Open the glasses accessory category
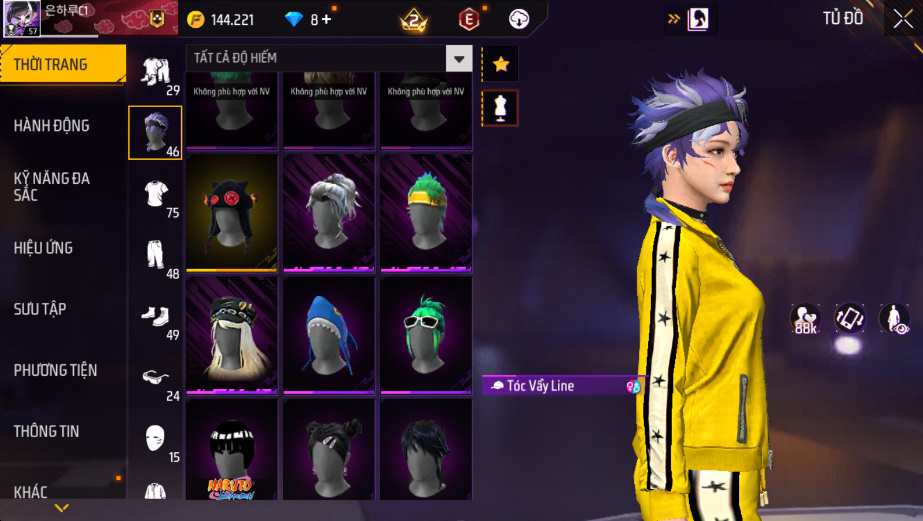 [155, 378]
